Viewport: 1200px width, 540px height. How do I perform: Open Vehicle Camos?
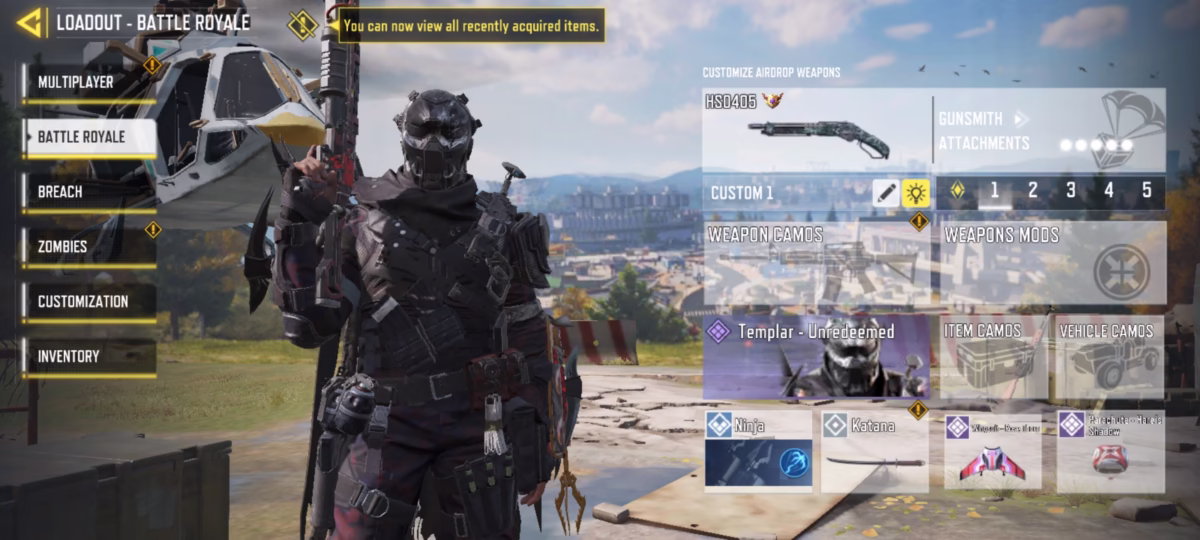tap(1110, 358)
